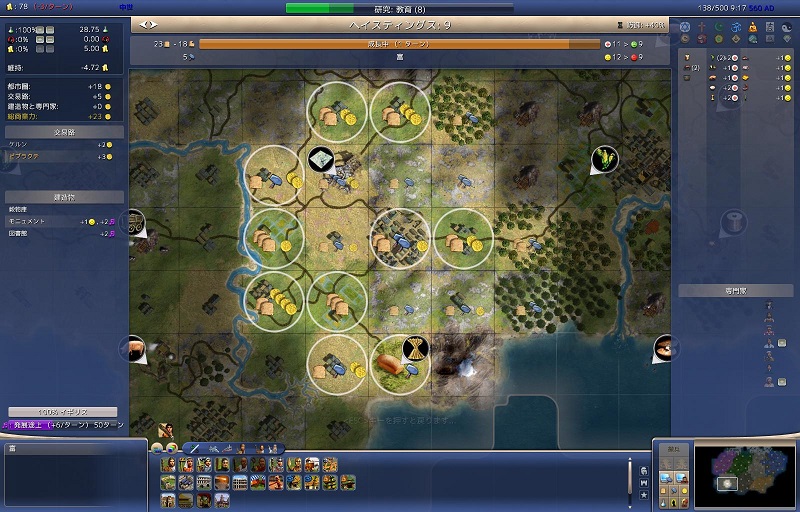800x512 pixels.
Task: Choose the first unit portrait in build list
Action: coord(167,465)
